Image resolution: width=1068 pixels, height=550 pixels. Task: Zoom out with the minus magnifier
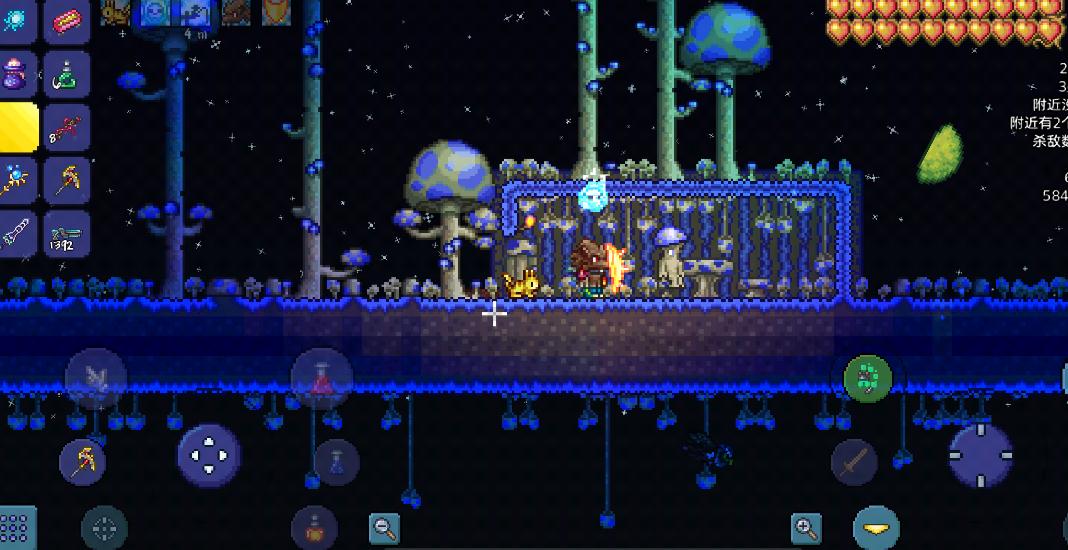tap(384, 527)
